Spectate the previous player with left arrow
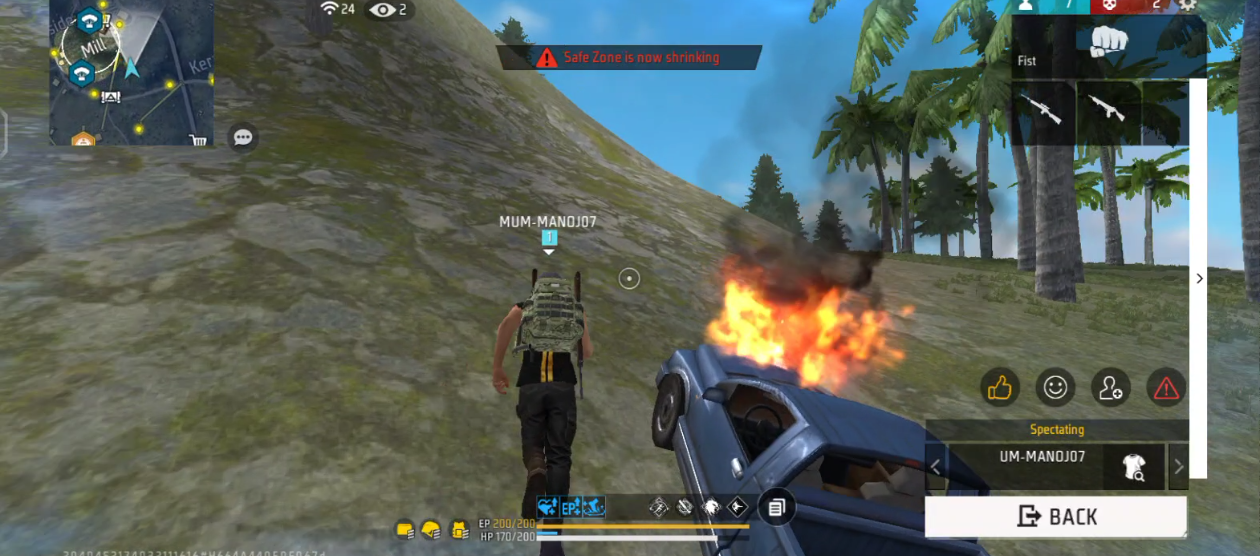This screenshot has height=556, width=1260. [x=936, y=467]
